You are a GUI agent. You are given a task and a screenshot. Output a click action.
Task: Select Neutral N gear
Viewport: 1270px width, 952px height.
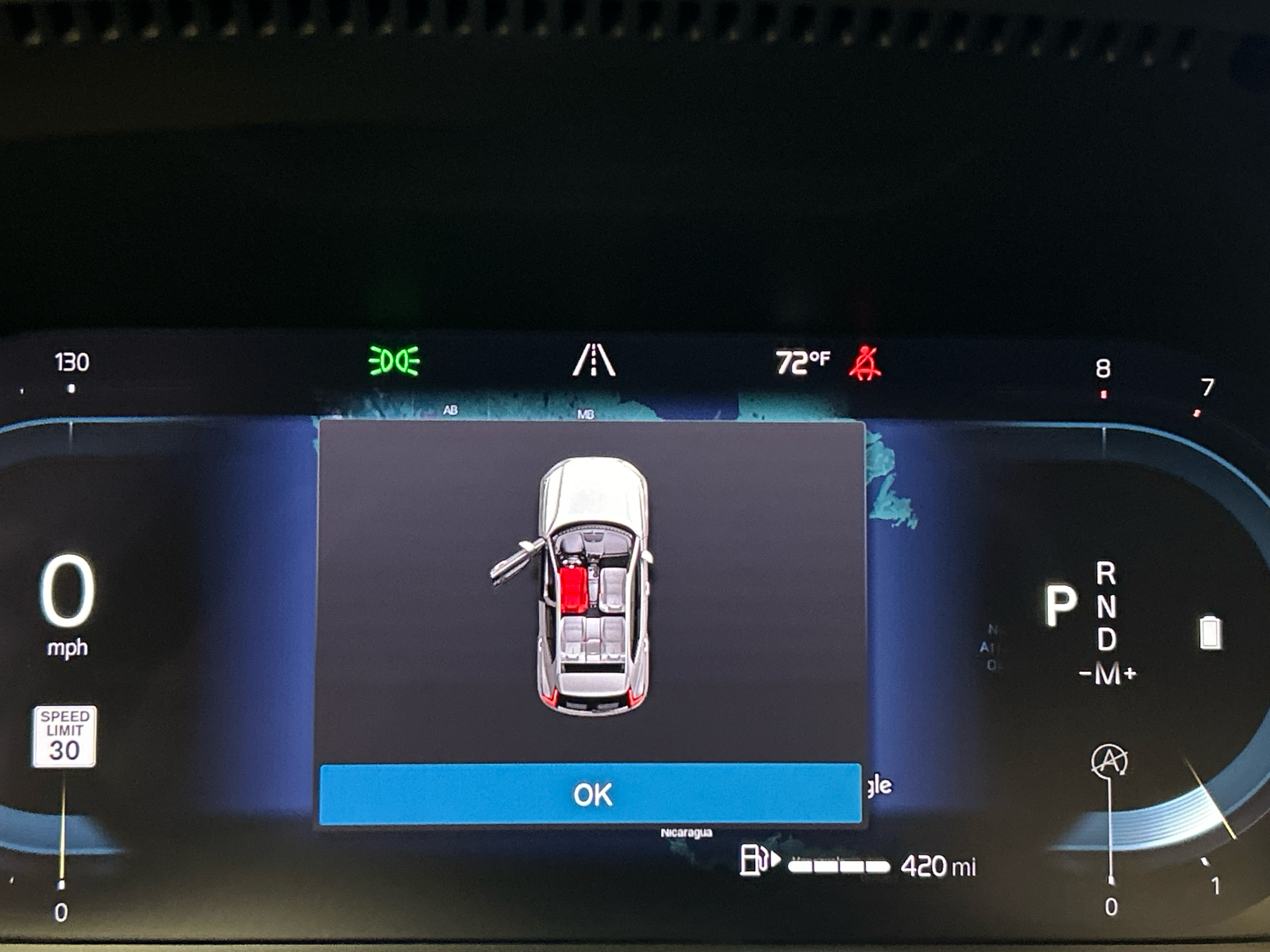click(1105, 606)
